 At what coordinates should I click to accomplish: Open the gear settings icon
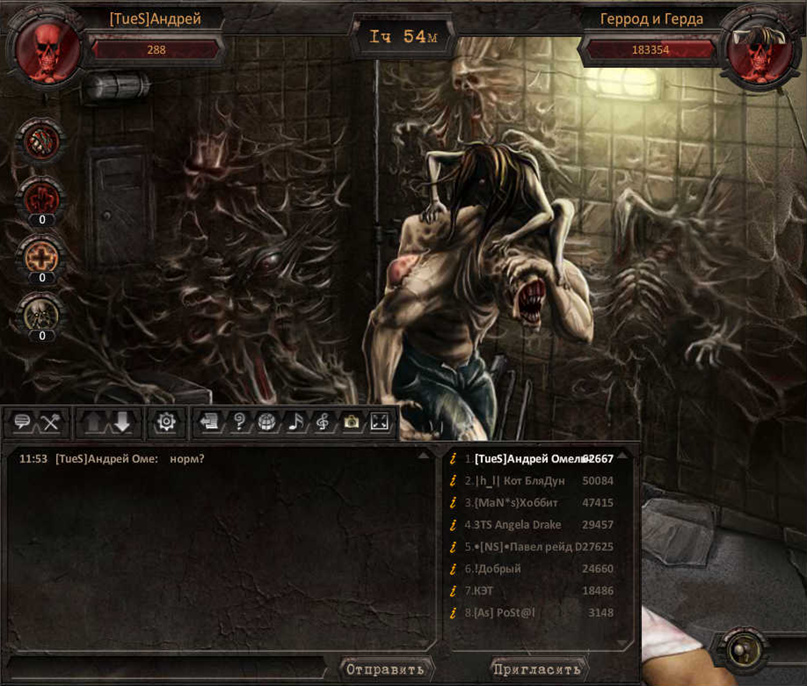[x=166, y=423]
